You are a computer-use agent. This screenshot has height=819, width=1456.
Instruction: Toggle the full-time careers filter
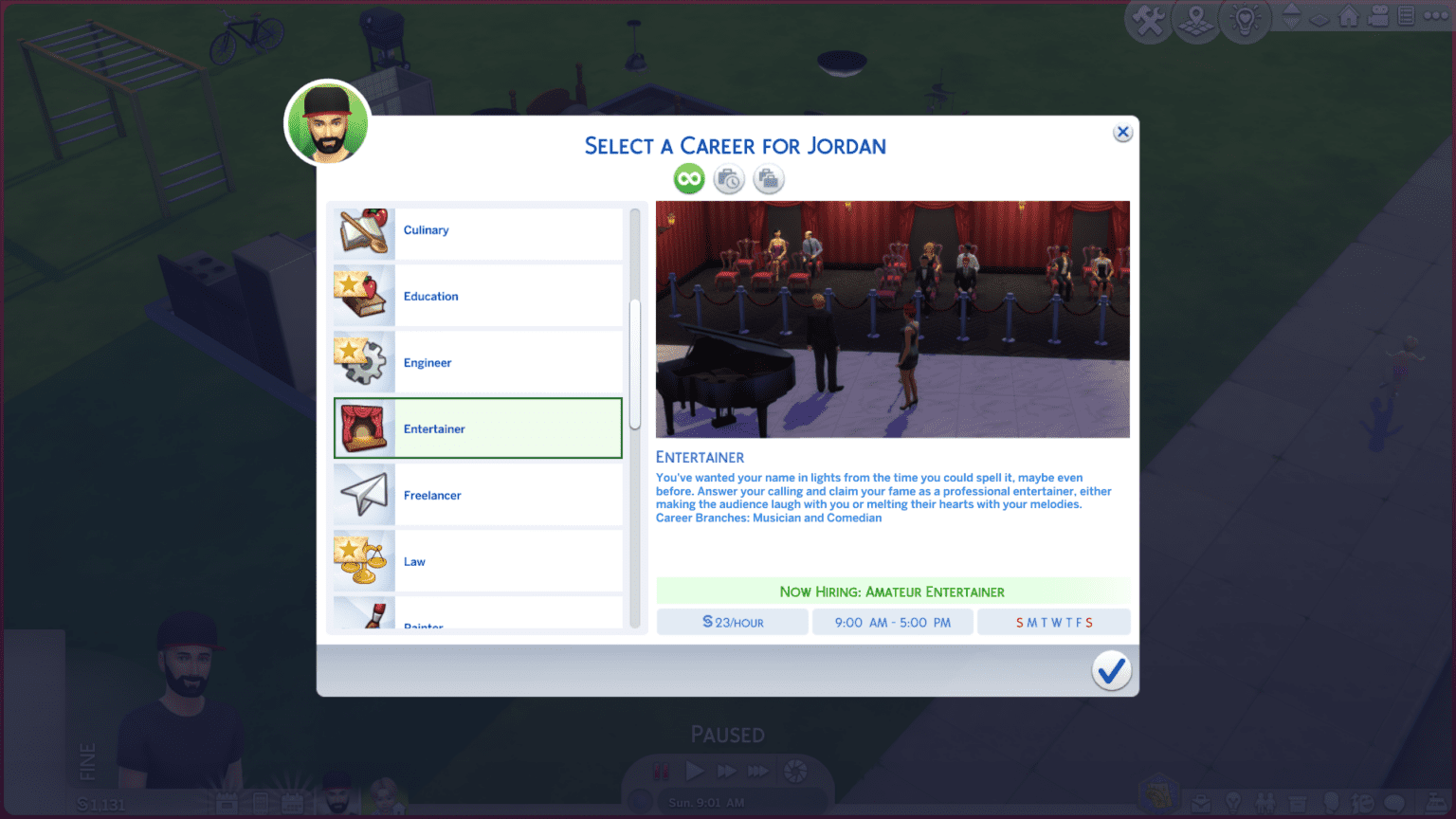point(768,178)
